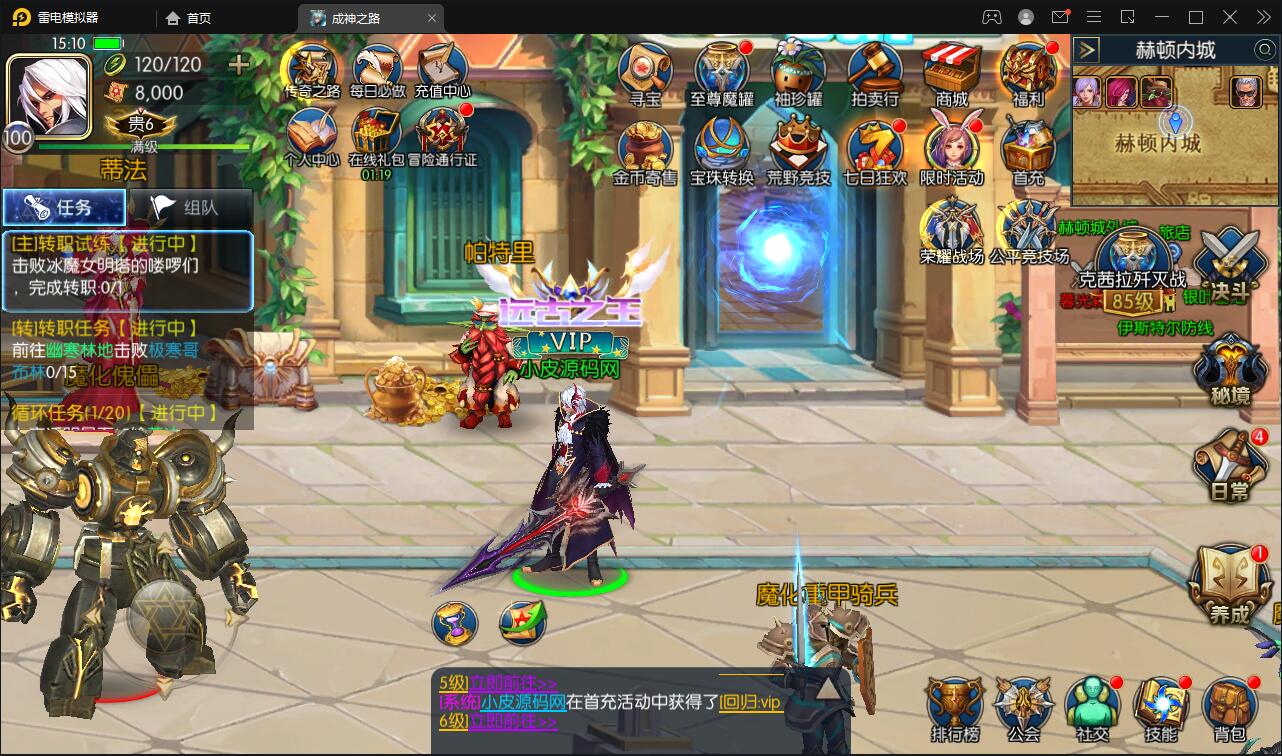Open the 商城 shop
1282x756 pixels.
[951, 72]
